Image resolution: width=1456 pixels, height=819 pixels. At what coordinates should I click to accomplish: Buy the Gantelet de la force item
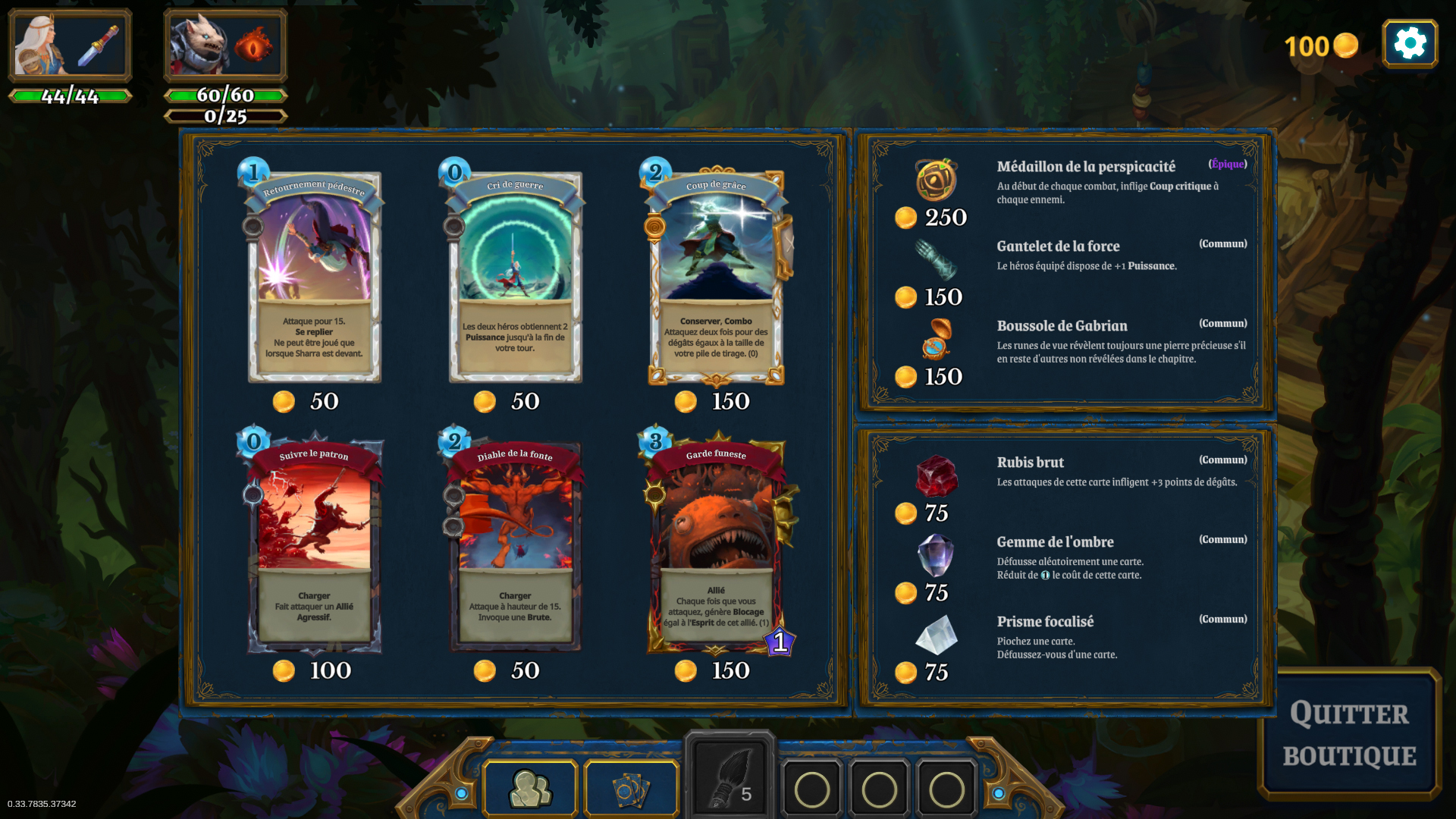(936, 260)
